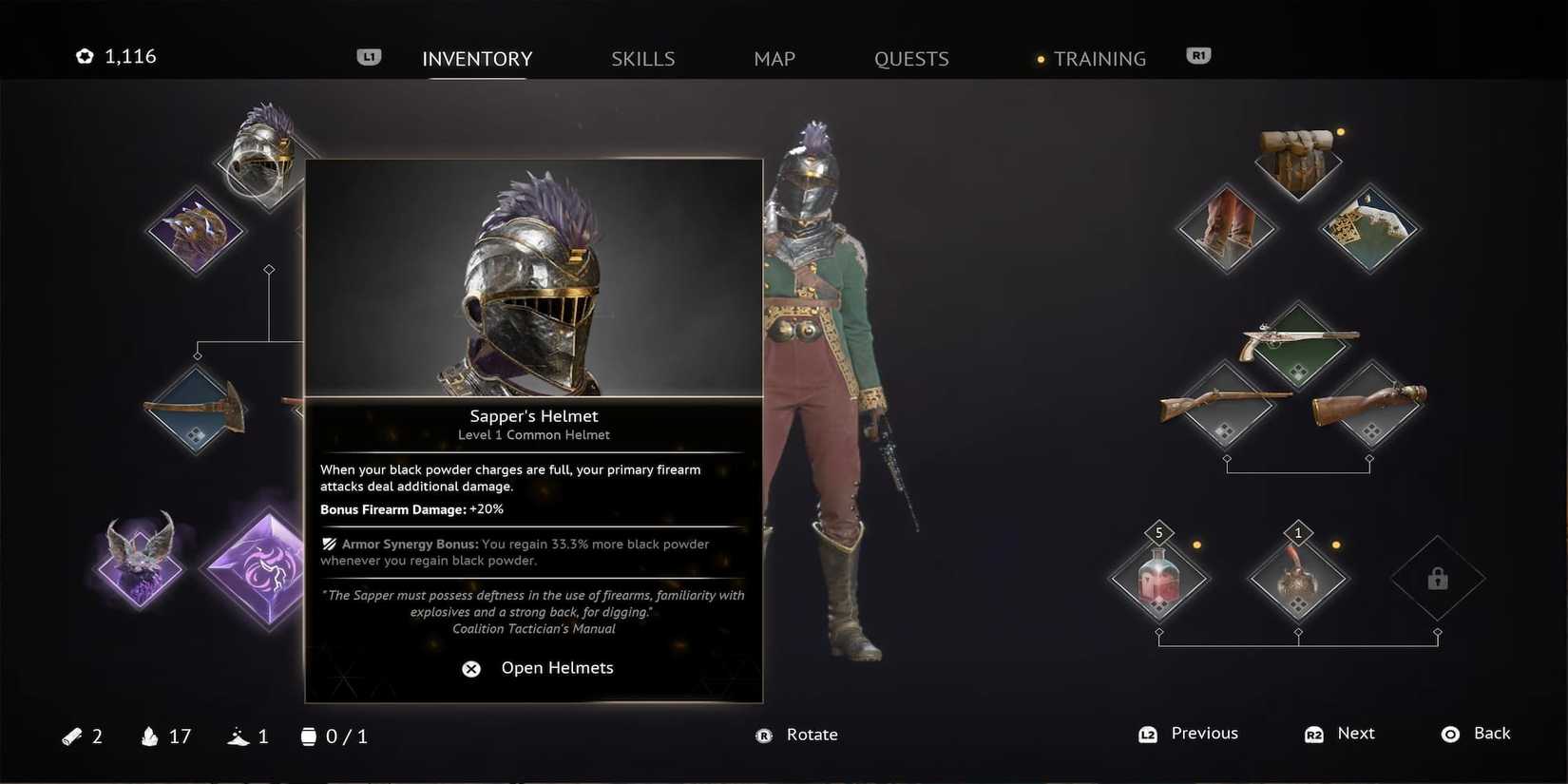
Task: Click the currency icon showing 1,116
Action: coord(86,55)
